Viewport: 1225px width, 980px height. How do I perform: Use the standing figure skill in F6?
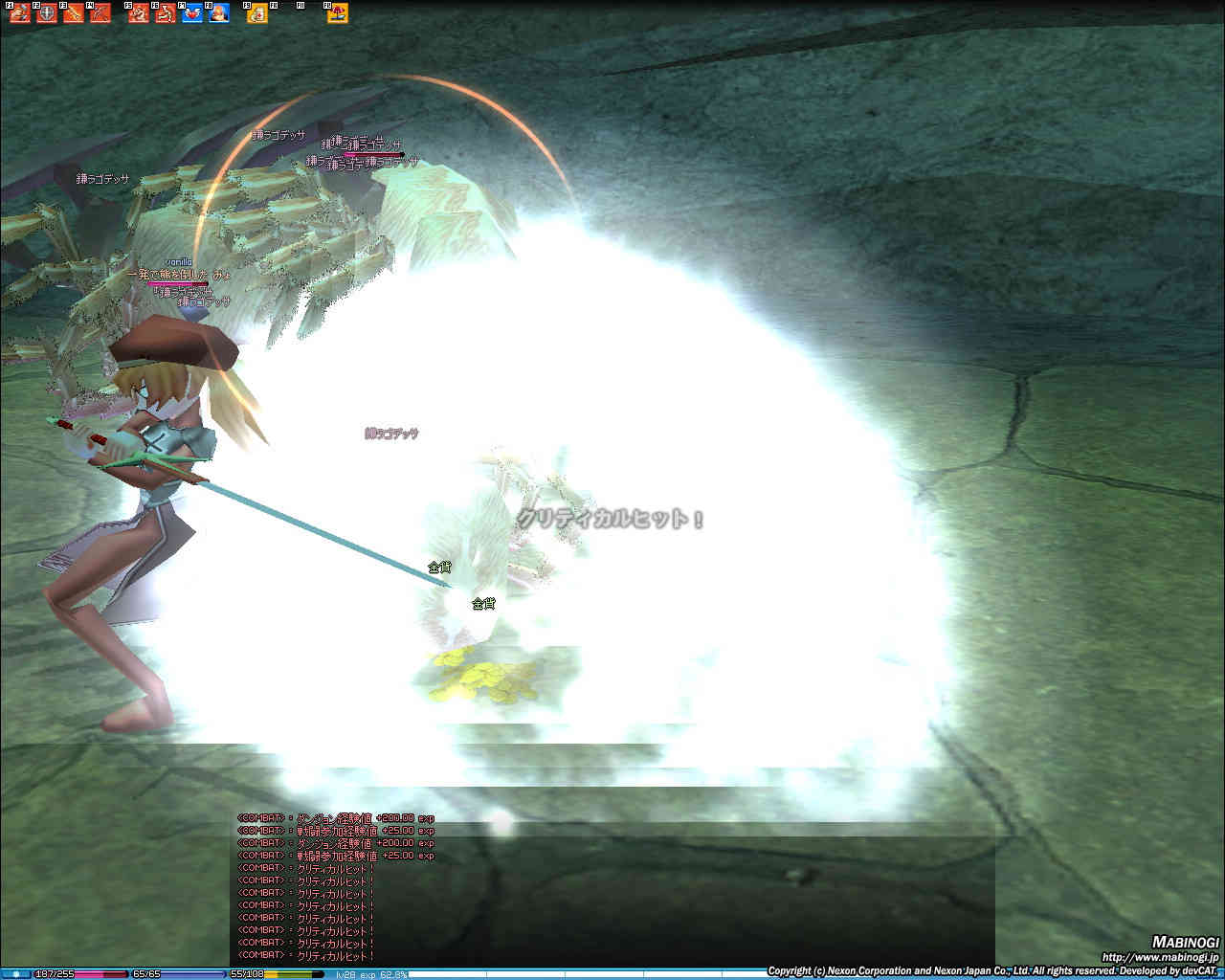(166, 13)
